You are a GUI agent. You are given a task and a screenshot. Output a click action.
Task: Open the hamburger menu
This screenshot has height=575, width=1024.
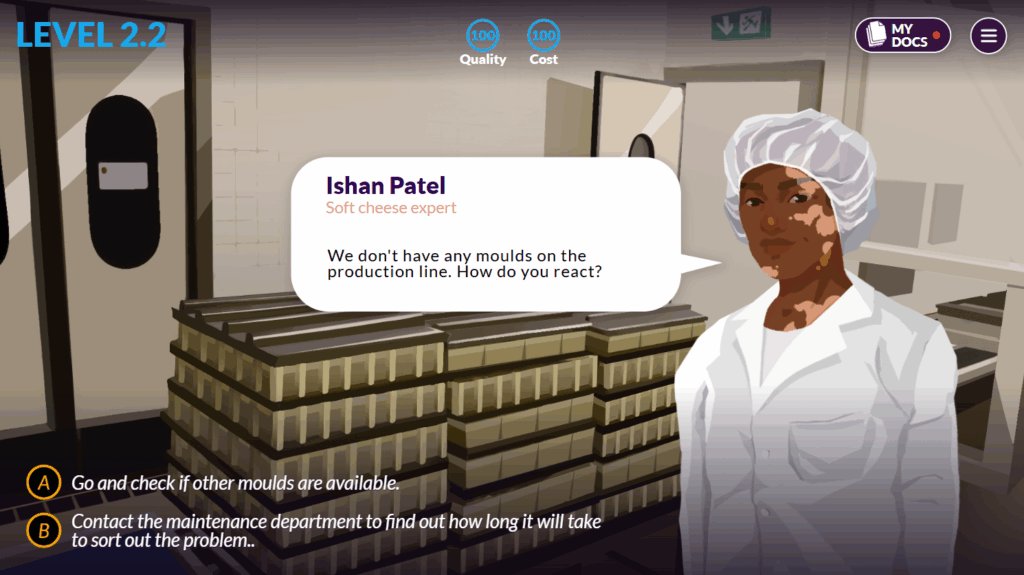click(988, 36)
